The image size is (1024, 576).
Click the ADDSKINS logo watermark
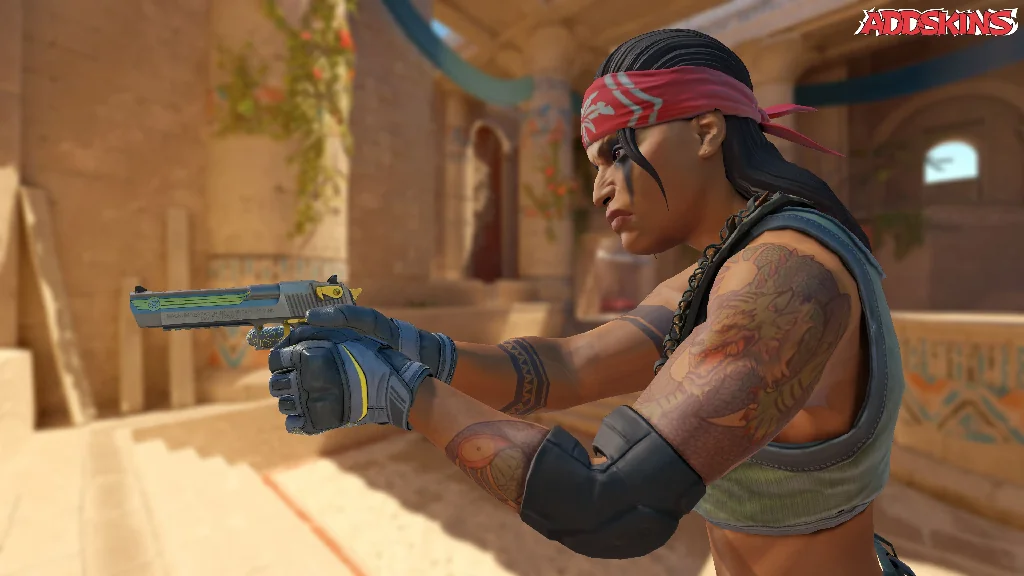click(935, 22)
